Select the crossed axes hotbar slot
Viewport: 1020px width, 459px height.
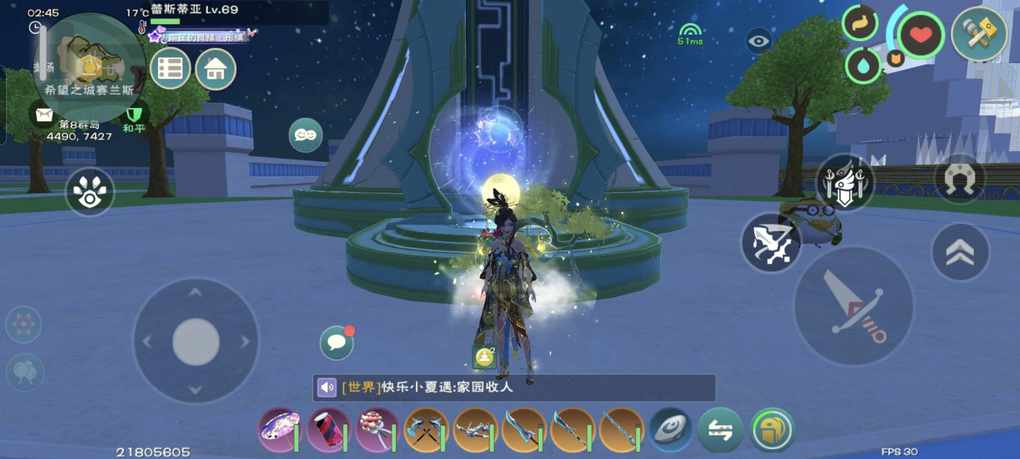coord(426,430)
